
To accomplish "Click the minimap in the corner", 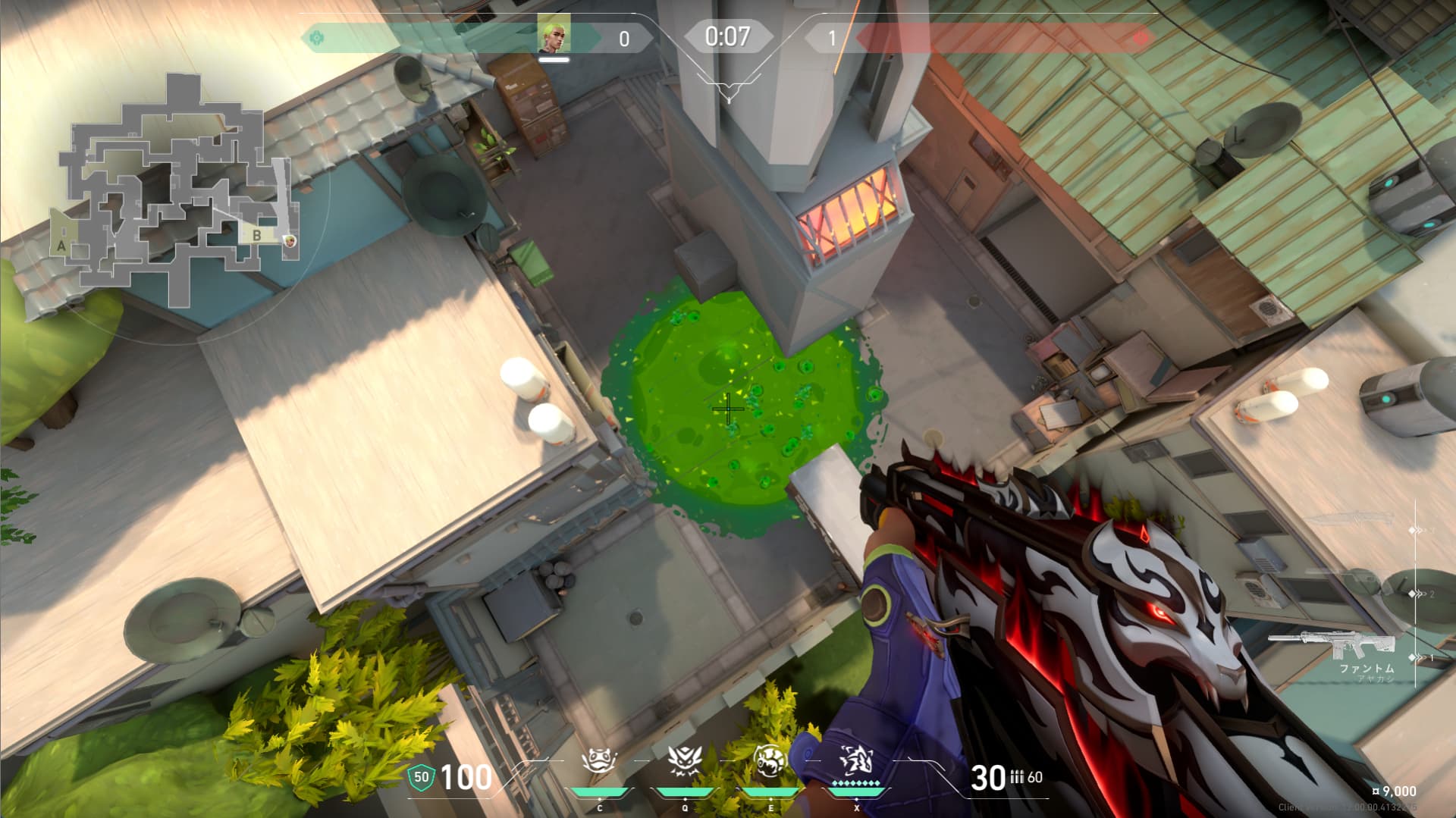I will point(177,190).
